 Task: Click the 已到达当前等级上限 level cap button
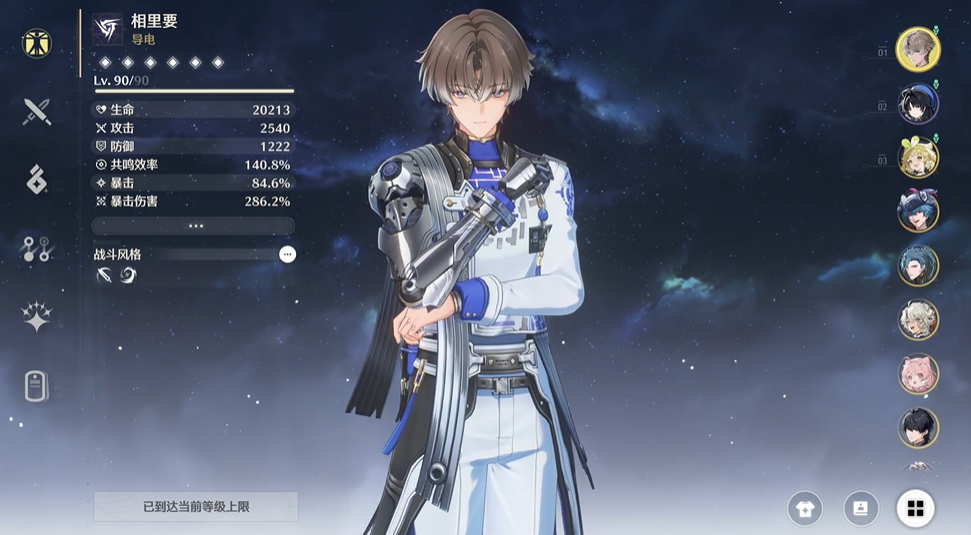click(x=196, y=507)
